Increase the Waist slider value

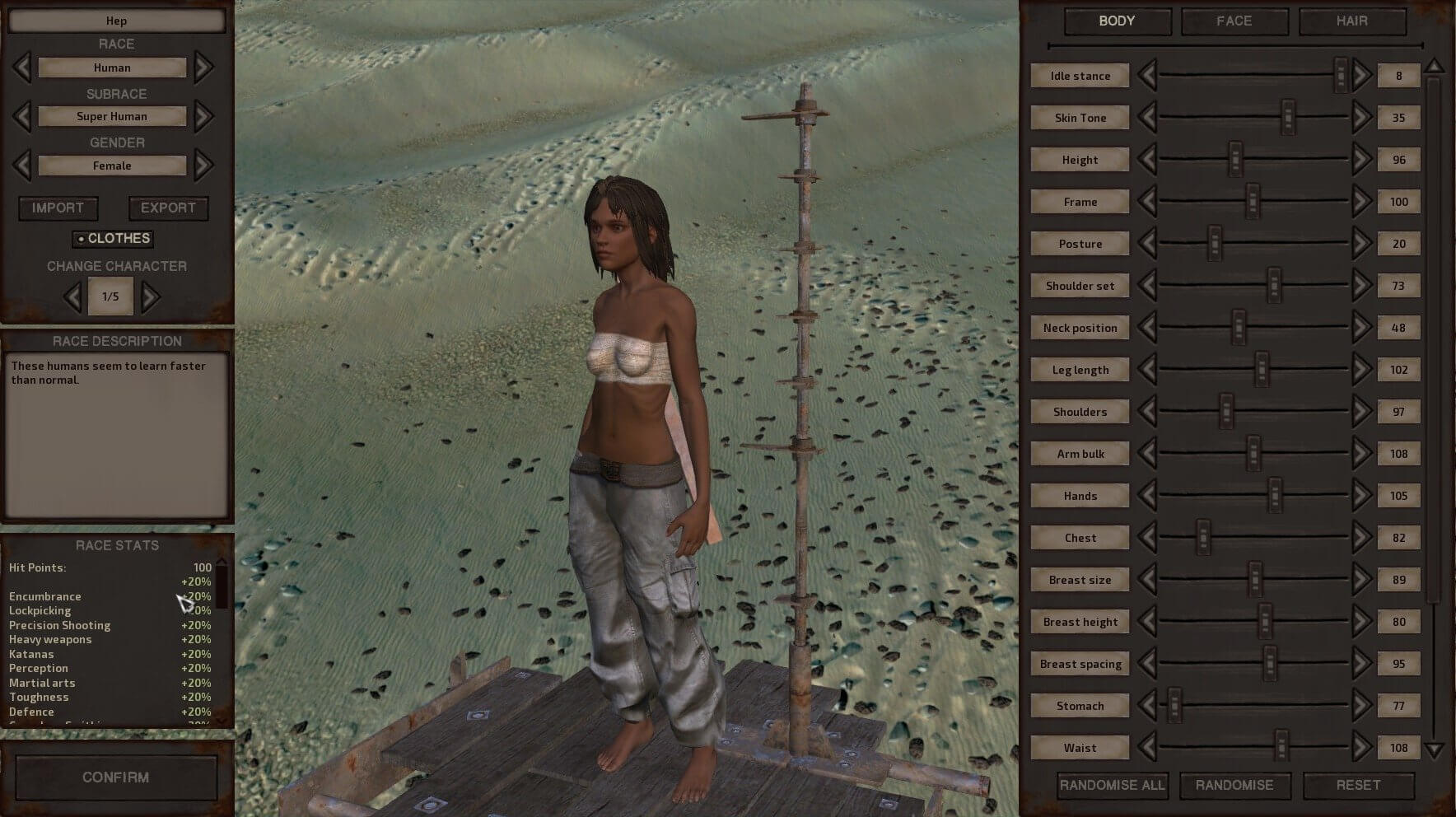coord(1362,748)
